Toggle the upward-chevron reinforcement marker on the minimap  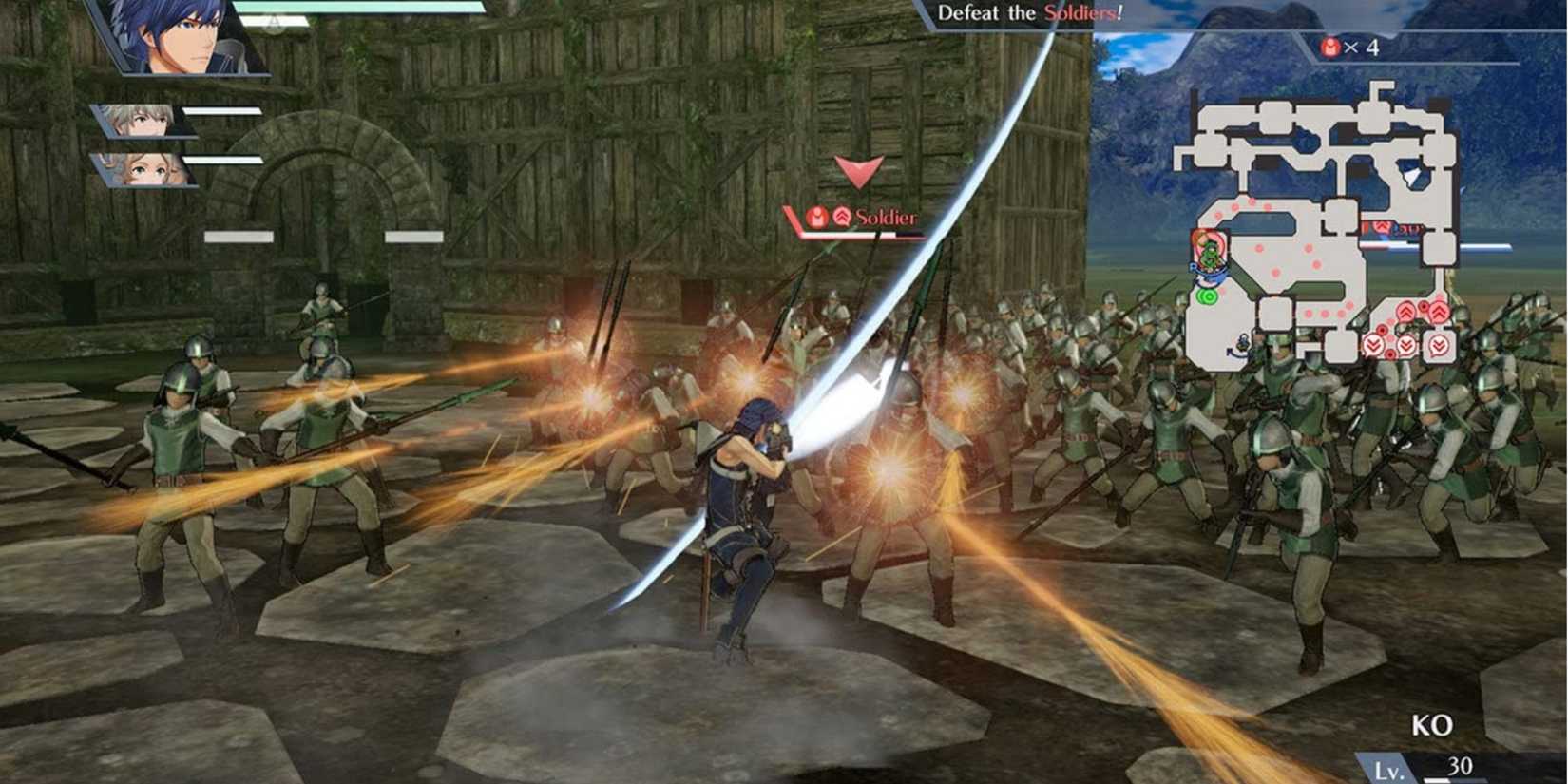(1405, 311)
